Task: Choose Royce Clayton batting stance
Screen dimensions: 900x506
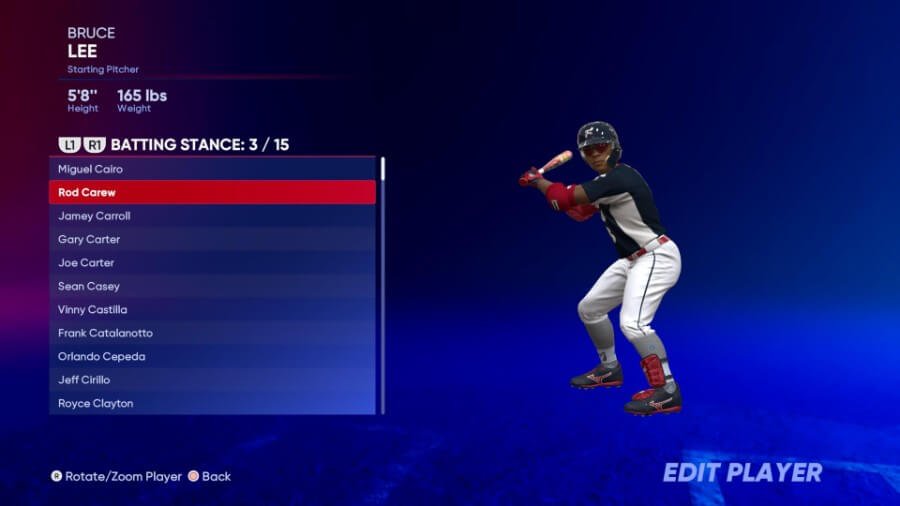Action: tap(212, 403)
